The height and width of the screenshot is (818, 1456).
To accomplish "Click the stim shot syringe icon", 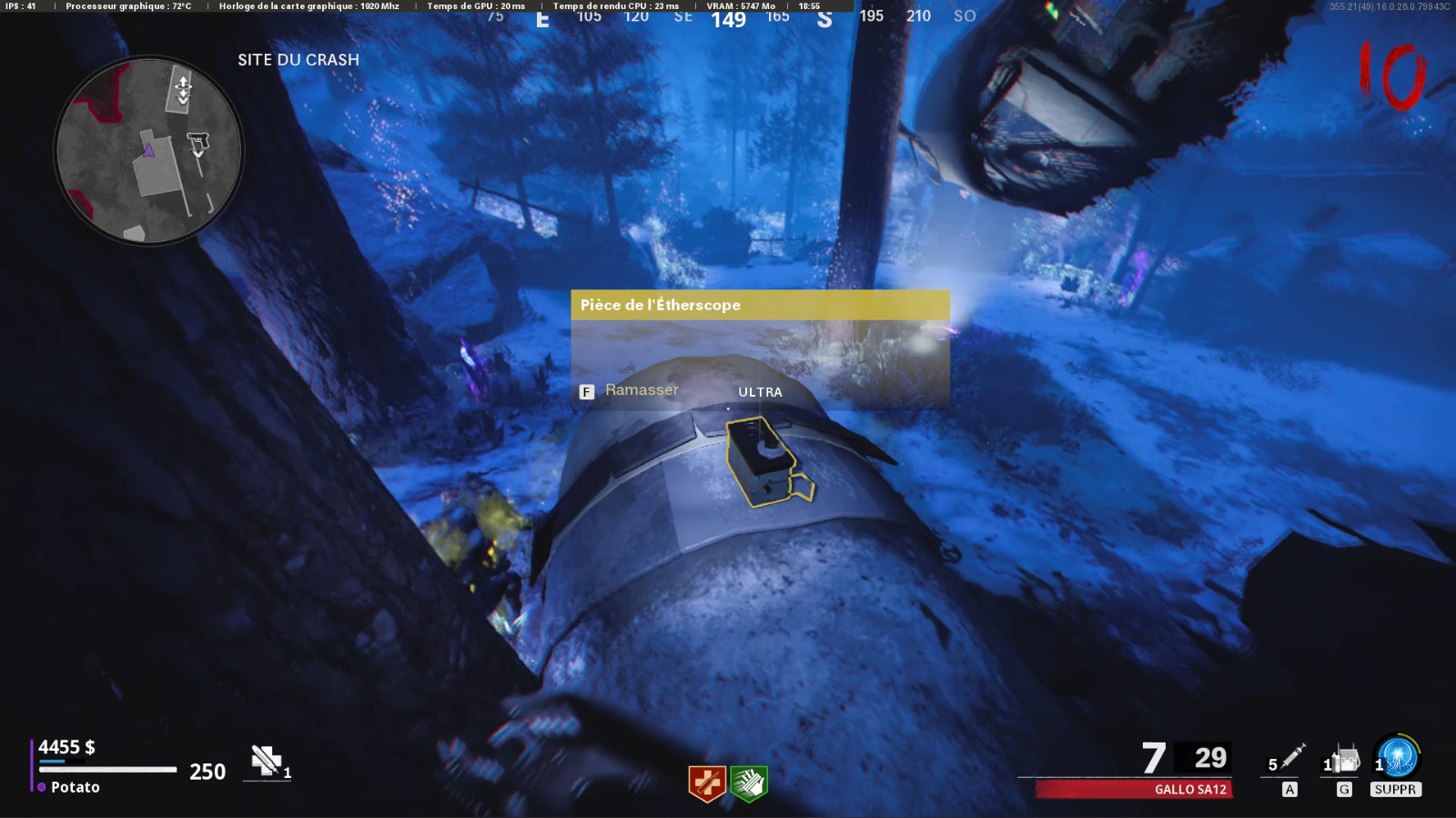I will click(x=1292, y=757).
